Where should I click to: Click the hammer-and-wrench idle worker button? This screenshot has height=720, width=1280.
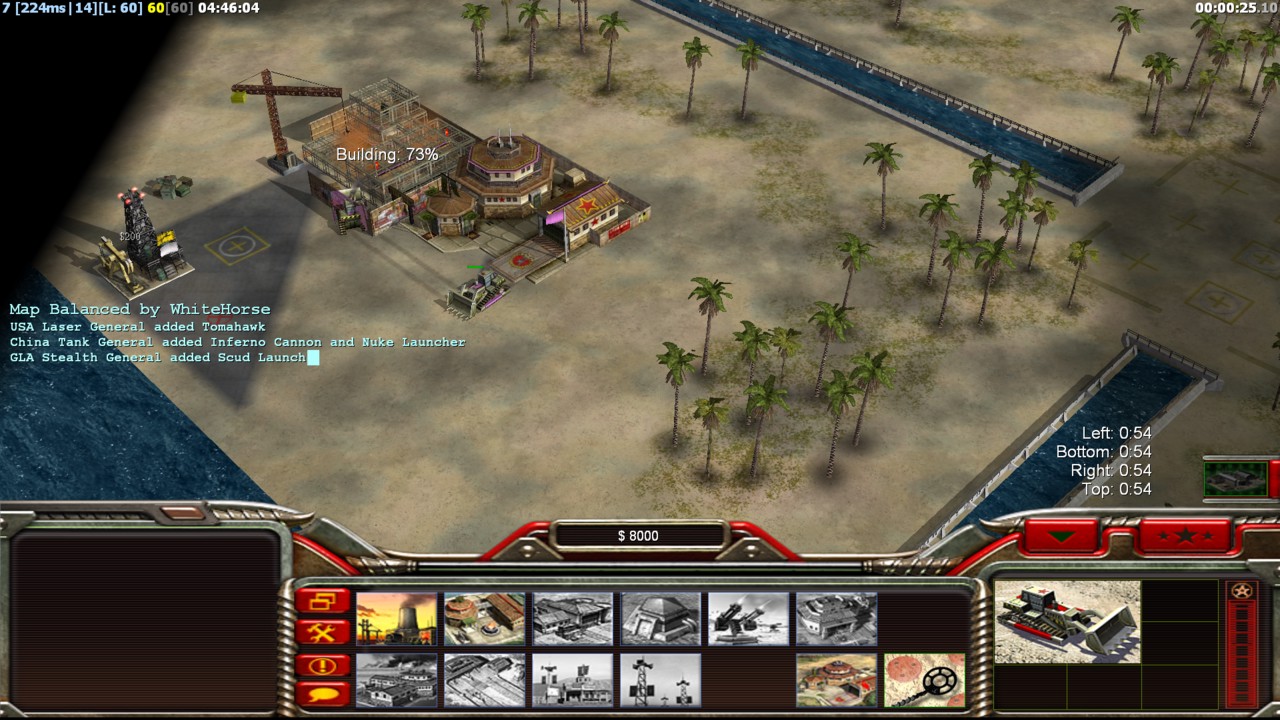[x=323, y=632]
